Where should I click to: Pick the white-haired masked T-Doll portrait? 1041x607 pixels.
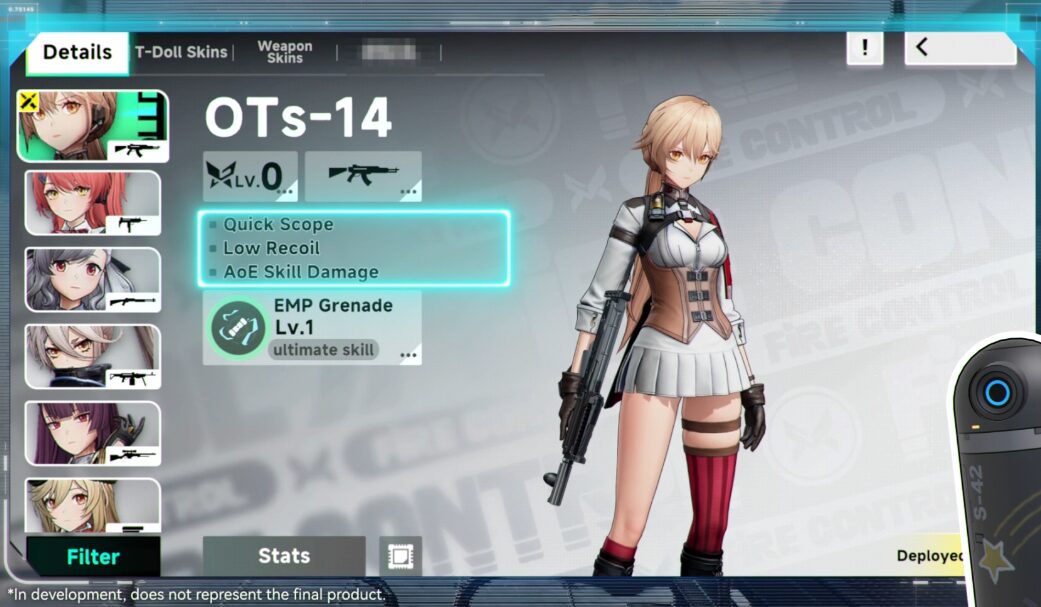tap(92, 356)
